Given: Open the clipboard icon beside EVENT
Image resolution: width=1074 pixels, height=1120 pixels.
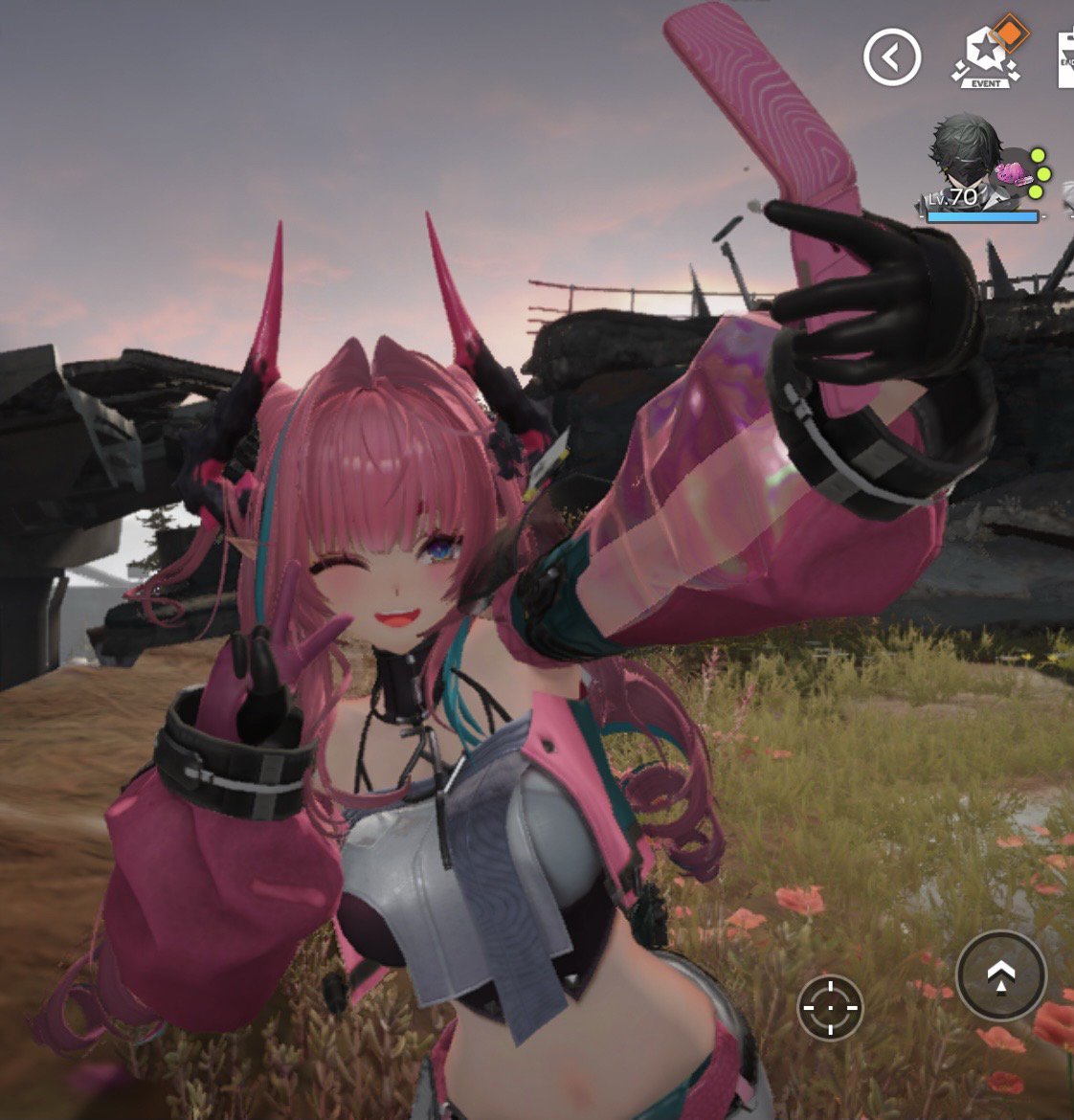Looking at the screenshot, I should [1065, 59].
